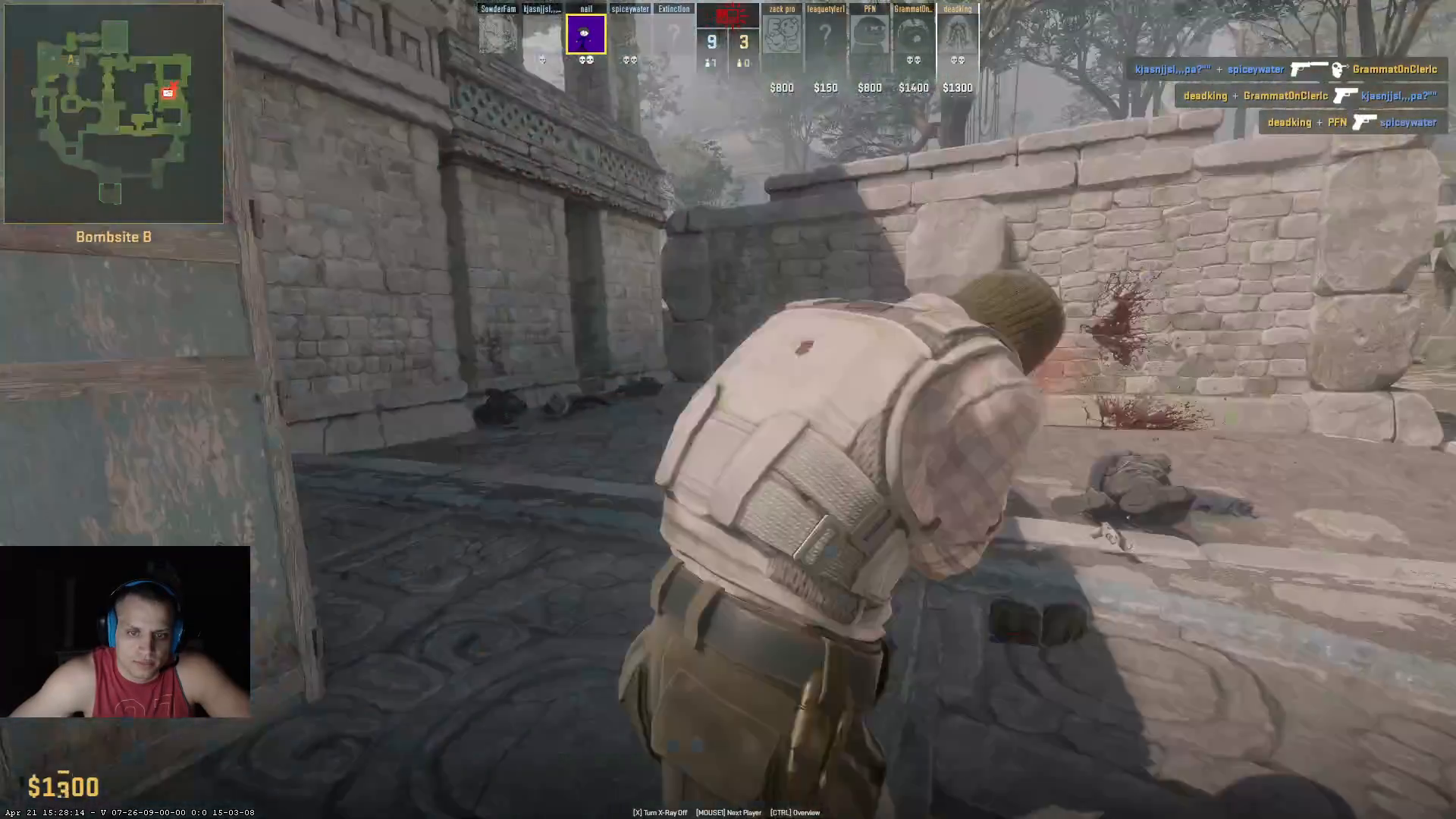Image resolution: width=1456 pixels, height=819 pixels.
Task: Select nail's highlighted player avatar
Action: (585, 33)
